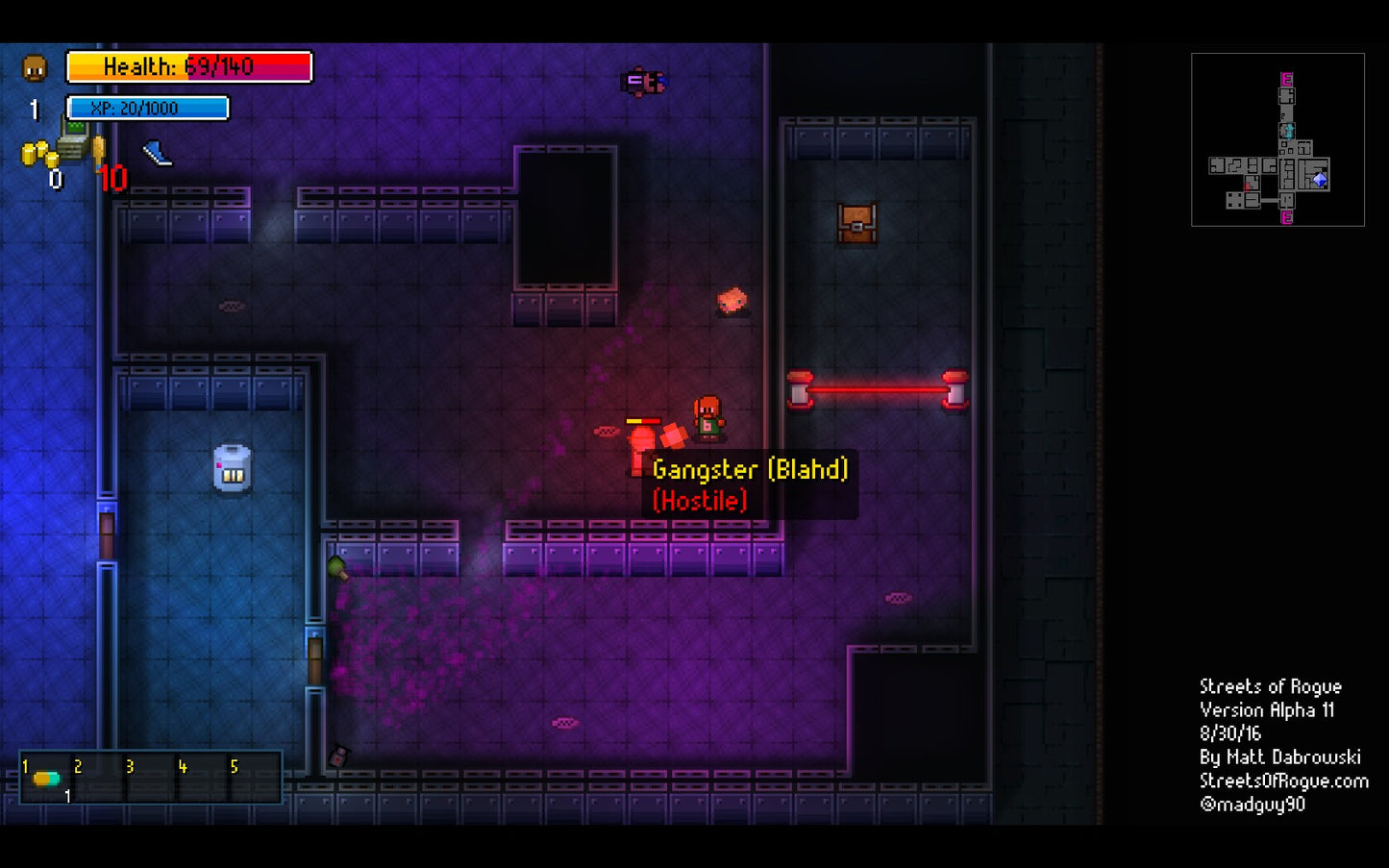Open StreetsOfRogue.com from the credits text

1285,780
